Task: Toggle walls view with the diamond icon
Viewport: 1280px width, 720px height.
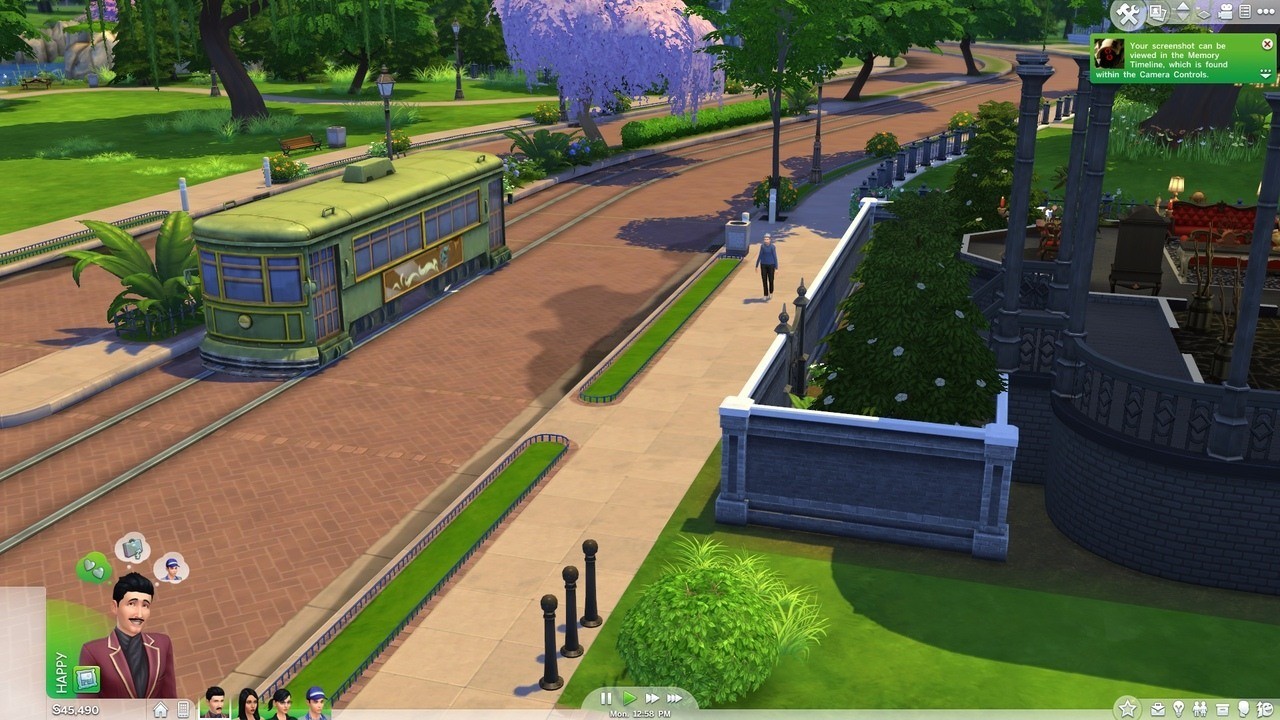Action: (1204, 13)
